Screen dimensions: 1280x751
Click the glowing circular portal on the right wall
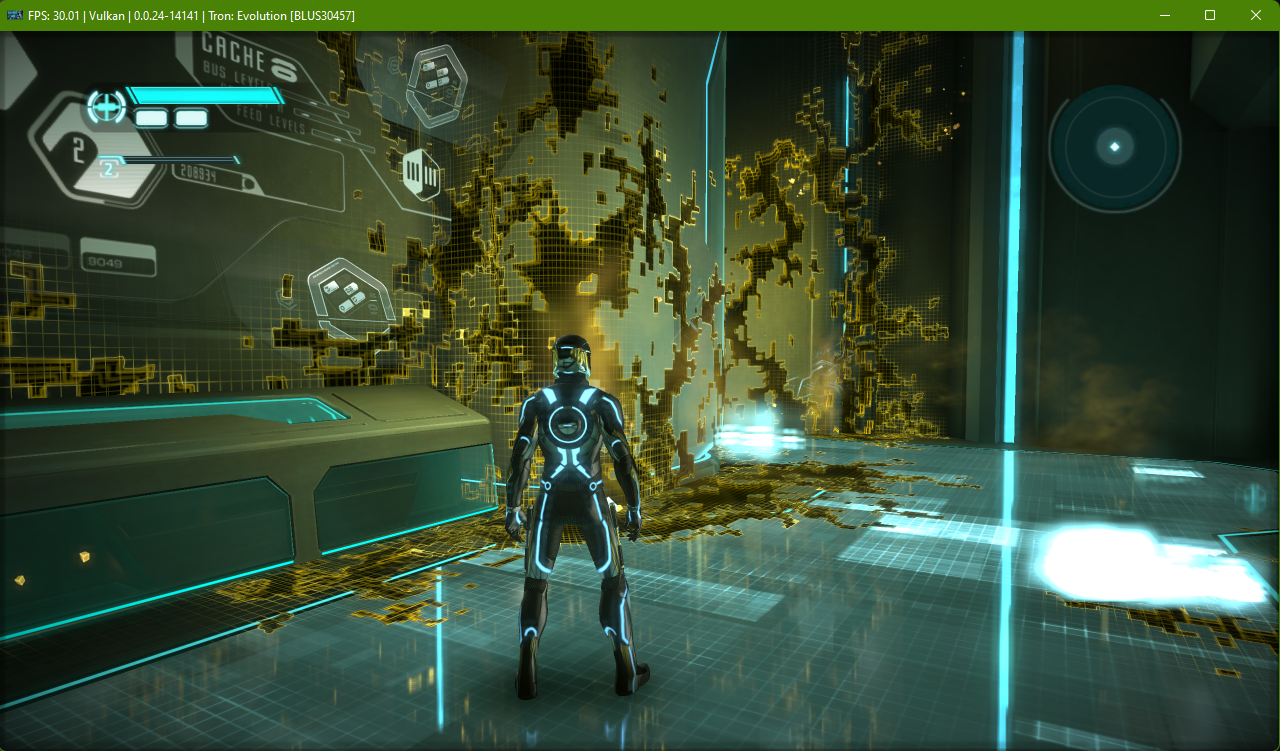1113,146
